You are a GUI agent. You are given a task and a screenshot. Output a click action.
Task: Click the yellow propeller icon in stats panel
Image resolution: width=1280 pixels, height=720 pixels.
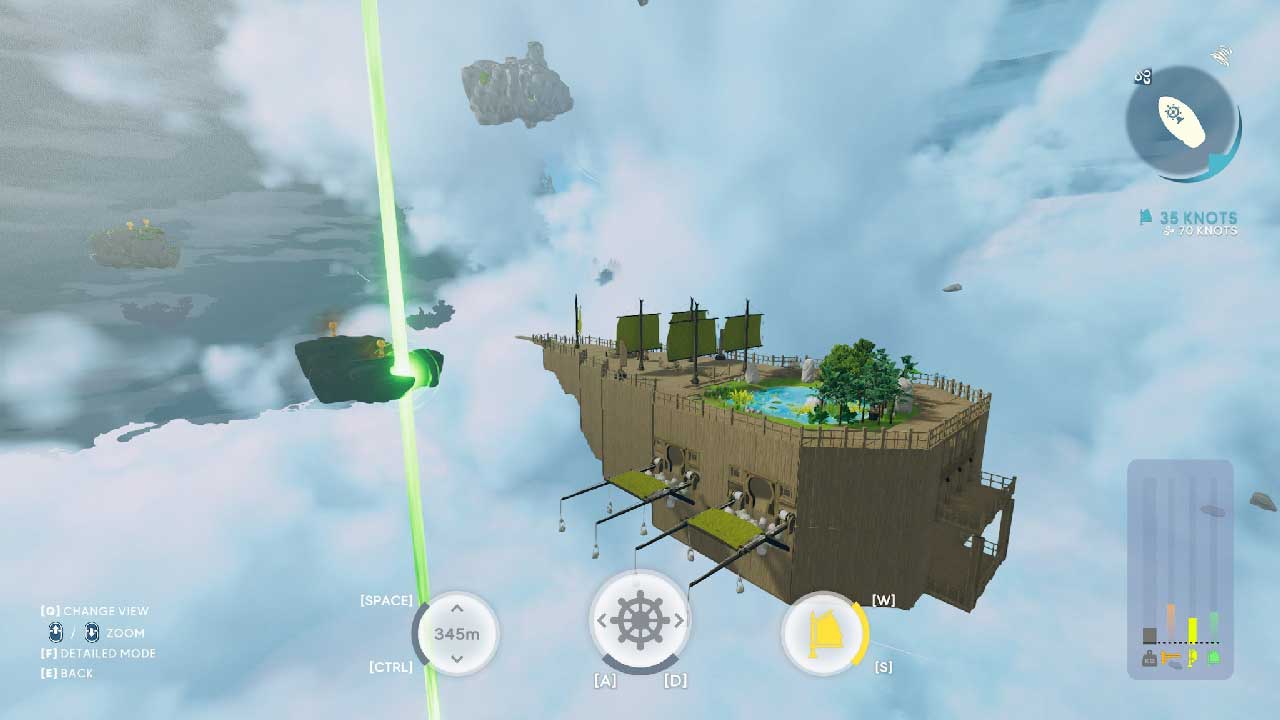[x=1193, y=659]
